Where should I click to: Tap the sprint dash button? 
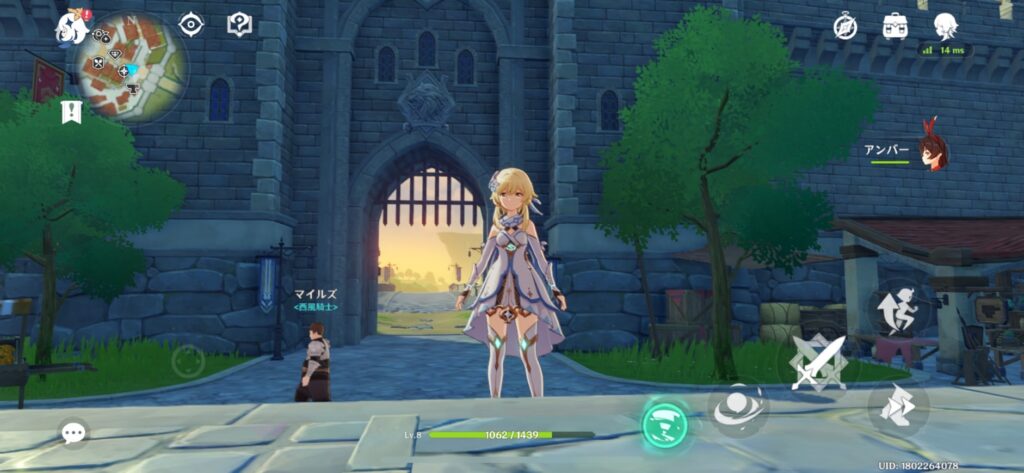tap(897, 408)
